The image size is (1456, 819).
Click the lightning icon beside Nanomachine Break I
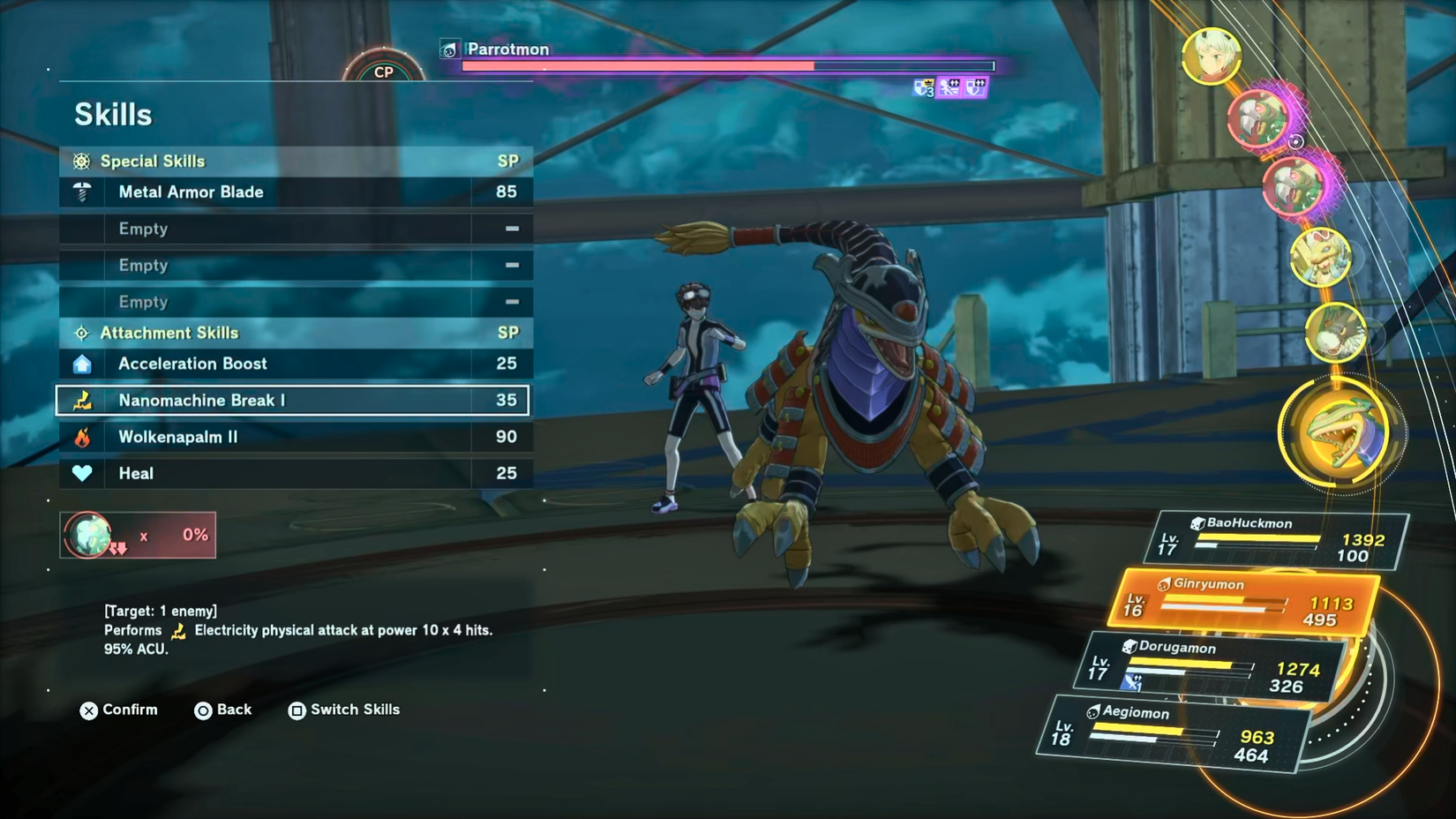82,400
